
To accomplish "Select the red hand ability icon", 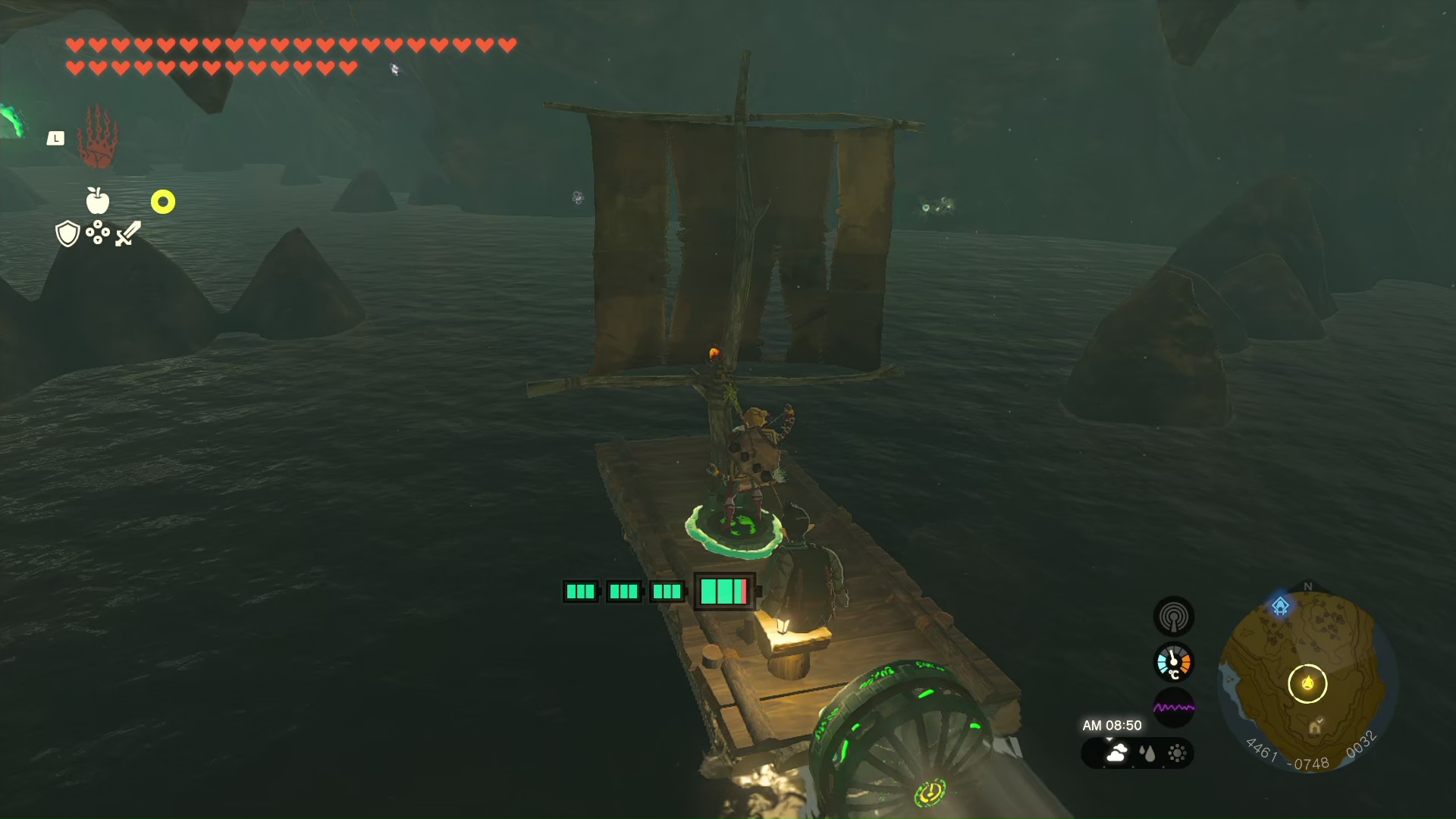I will click(x=98, y=138).
